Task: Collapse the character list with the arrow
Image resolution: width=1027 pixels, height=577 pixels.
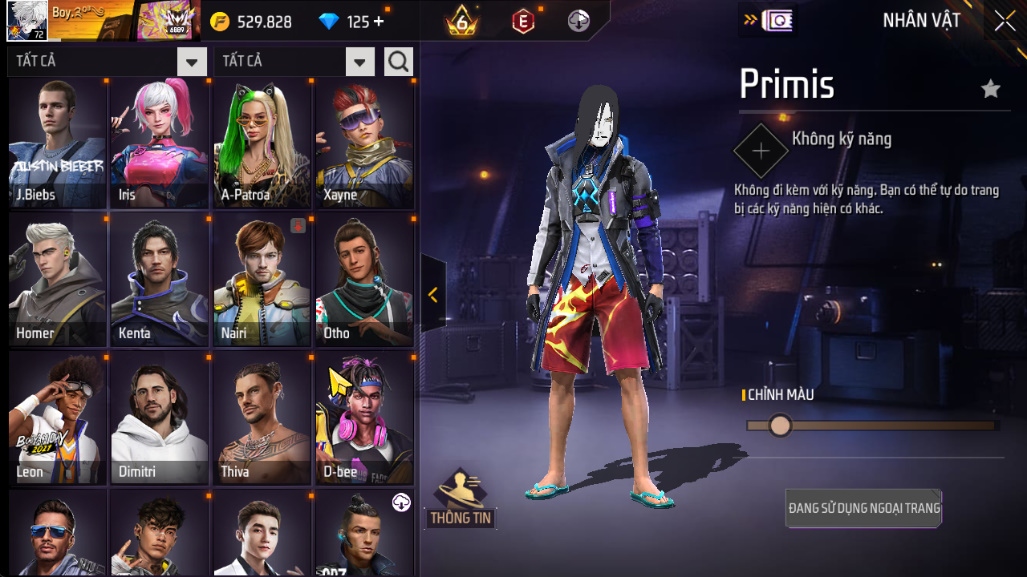Action: coord(433,294)
